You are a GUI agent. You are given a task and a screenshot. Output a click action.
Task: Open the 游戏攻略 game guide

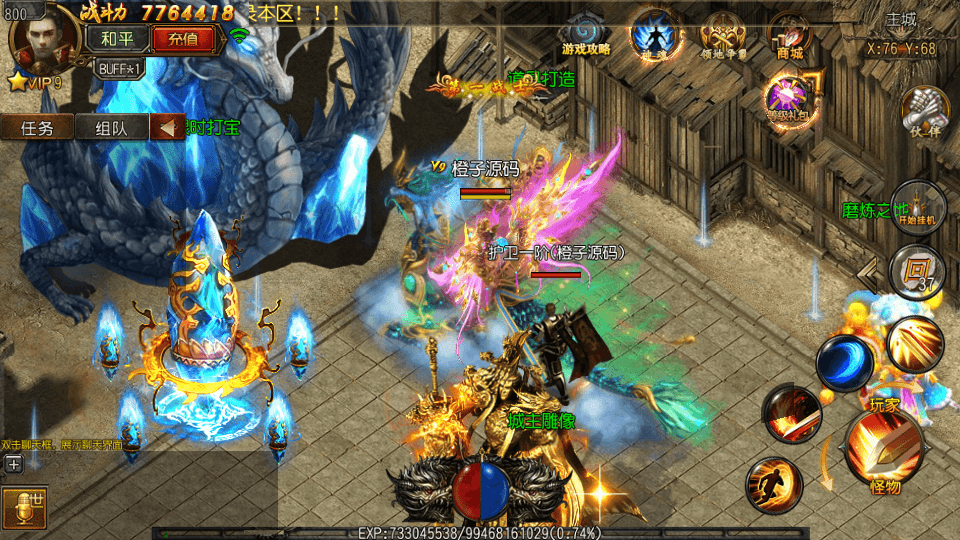(x=585, y=37)
